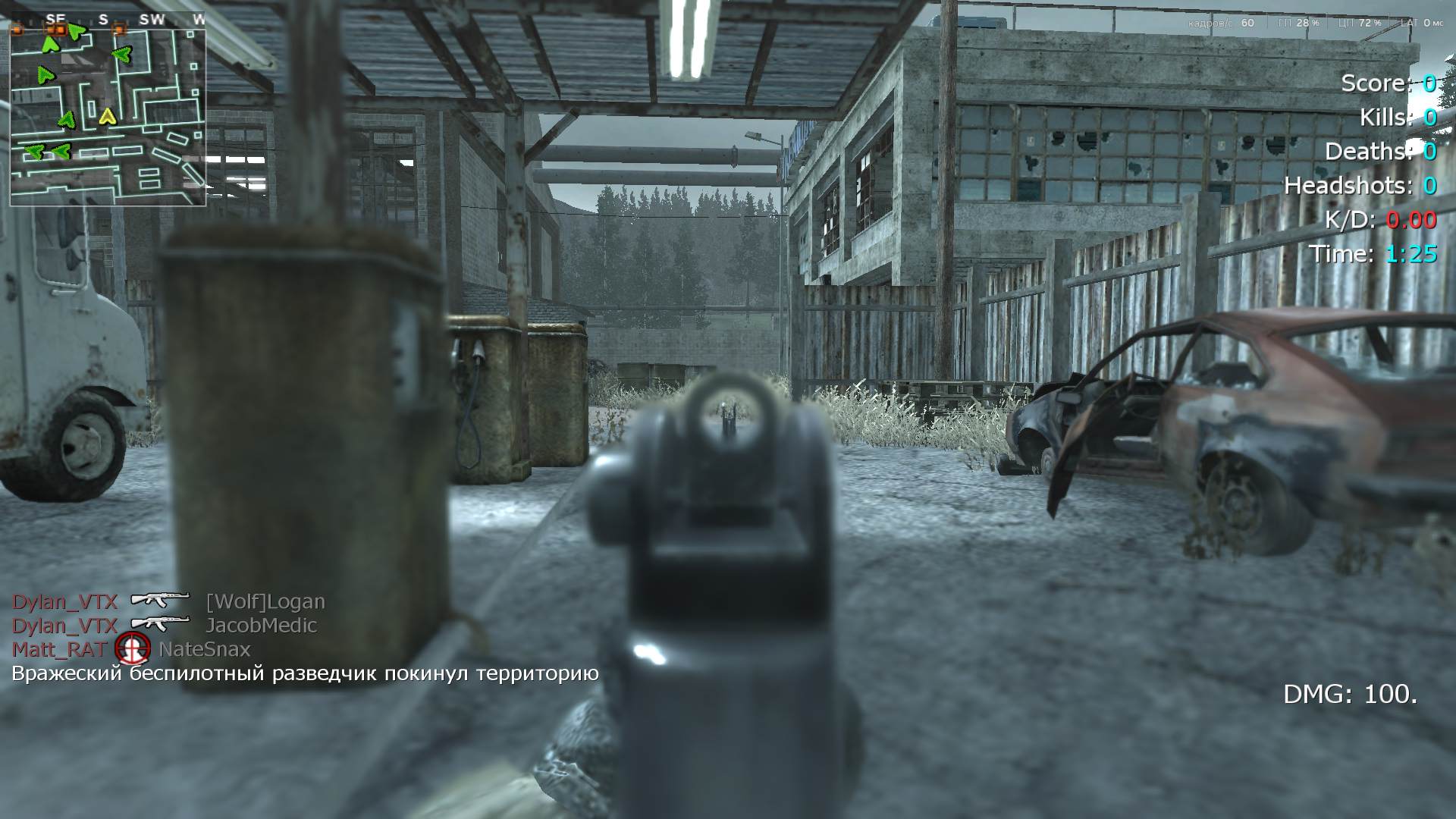Click the minimap in the corner
This screenshot has height=819, width=1456.
[x=108, y=118]
